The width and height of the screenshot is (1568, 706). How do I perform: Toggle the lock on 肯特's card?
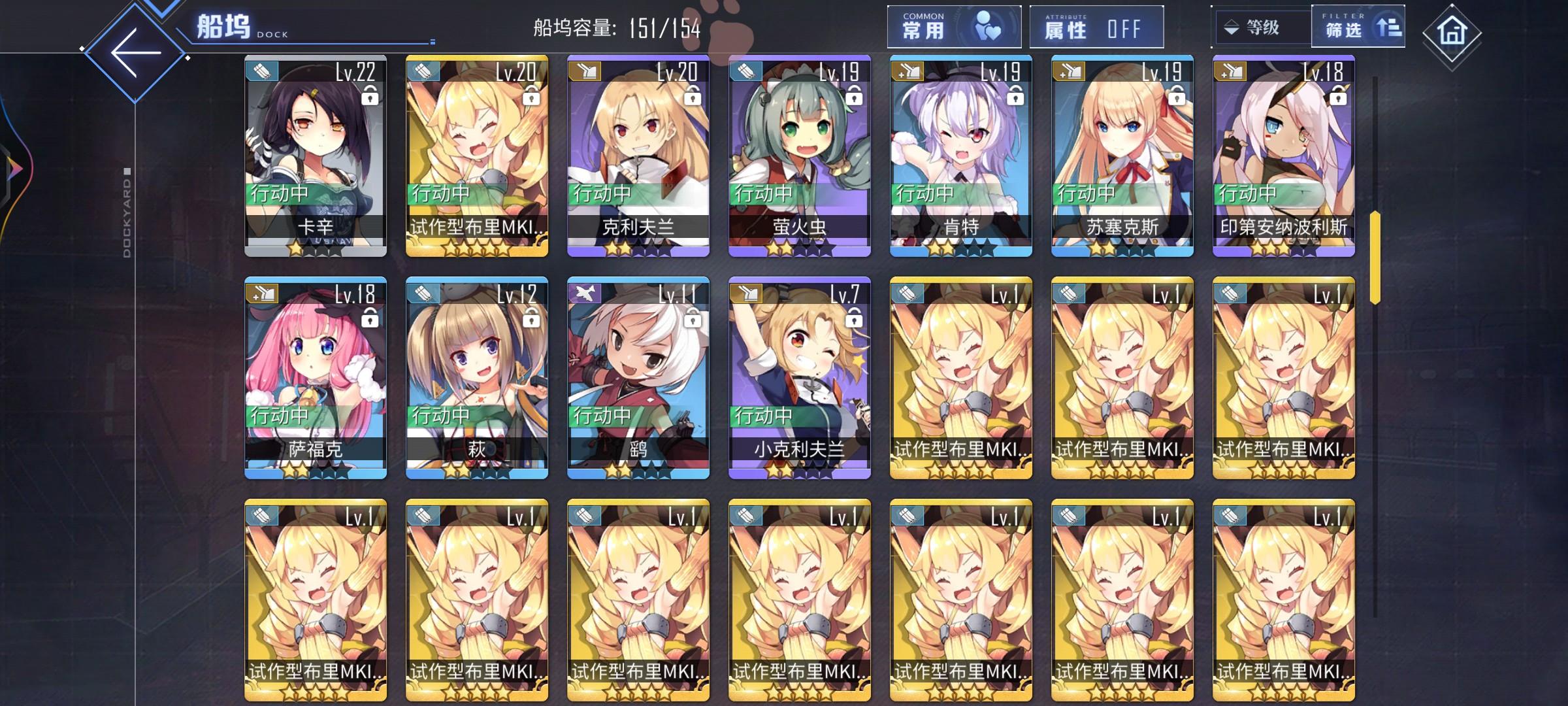coord(1015,96)
